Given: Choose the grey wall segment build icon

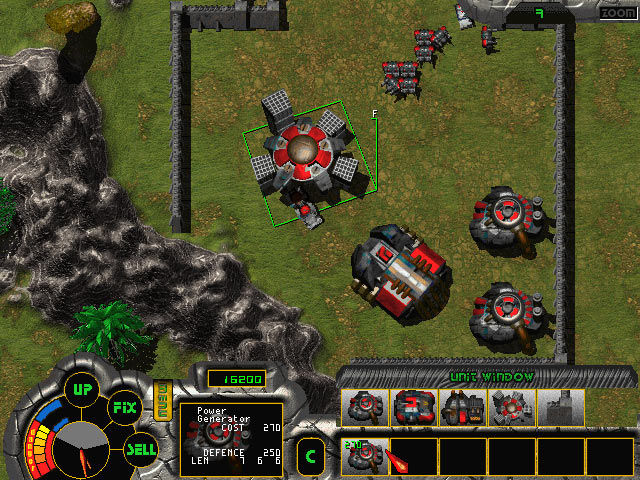Looking at the screenshot, I should pyautogui.click(x=559, y=407).
